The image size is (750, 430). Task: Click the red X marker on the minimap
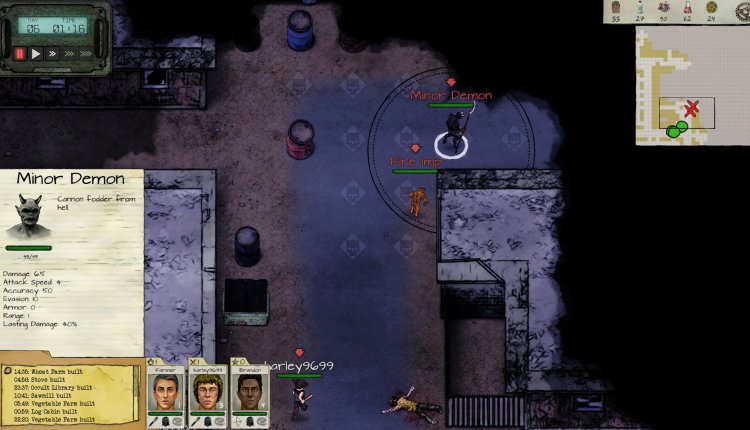(691, 107)
